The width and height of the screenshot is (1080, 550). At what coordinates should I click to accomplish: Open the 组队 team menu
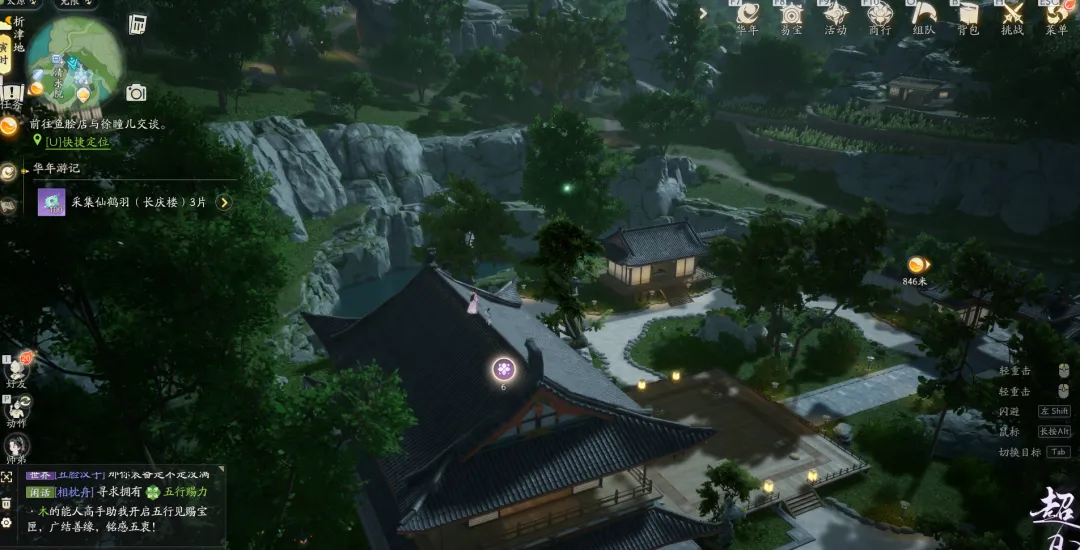coord(924,15)
